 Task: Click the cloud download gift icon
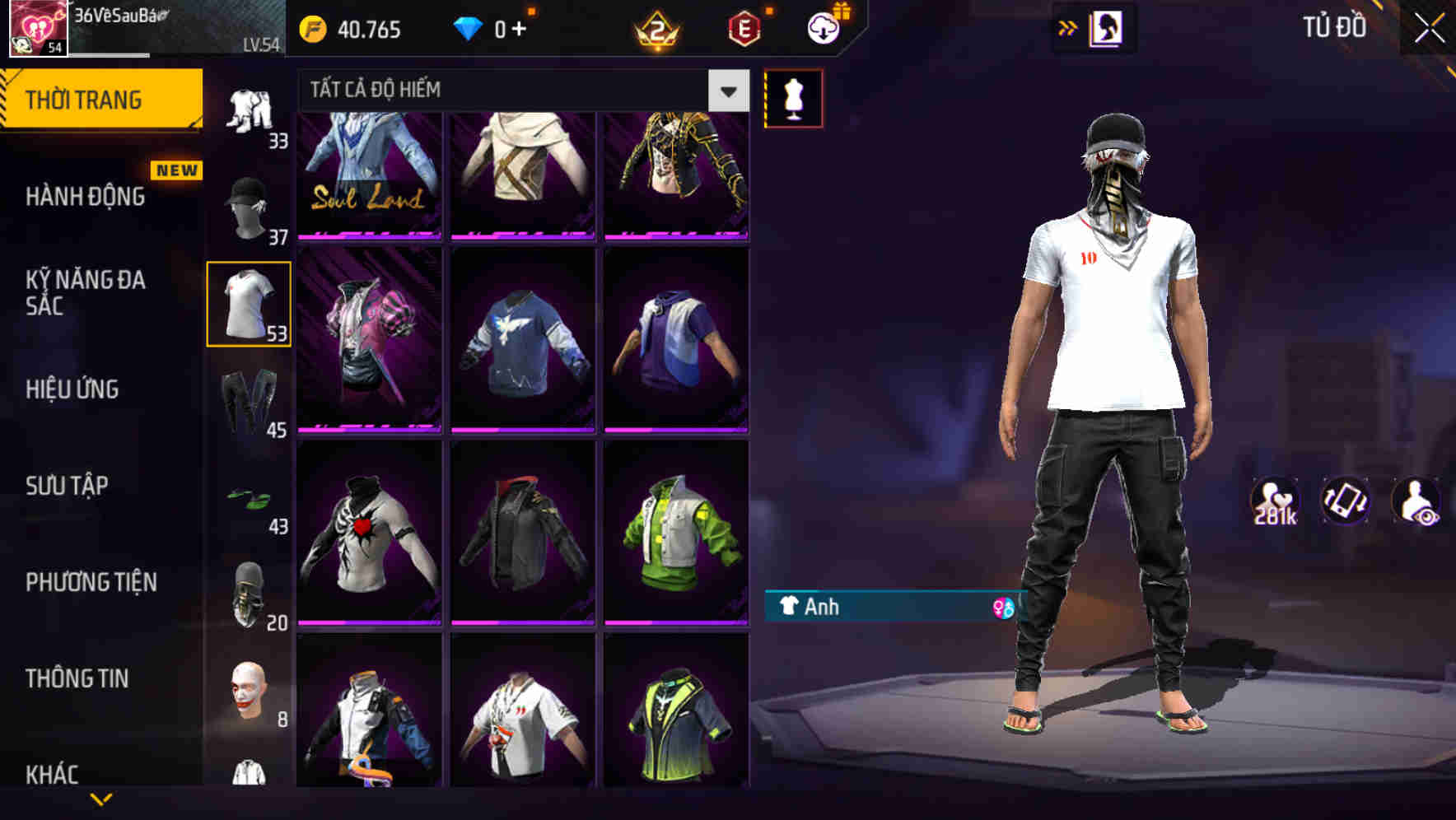(x=821, y=27)
